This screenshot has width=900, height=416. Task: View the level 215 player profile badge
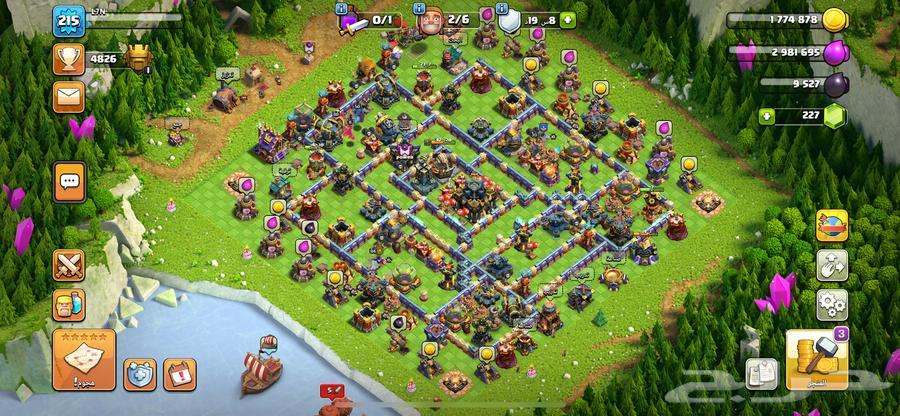tap(68, 20)
